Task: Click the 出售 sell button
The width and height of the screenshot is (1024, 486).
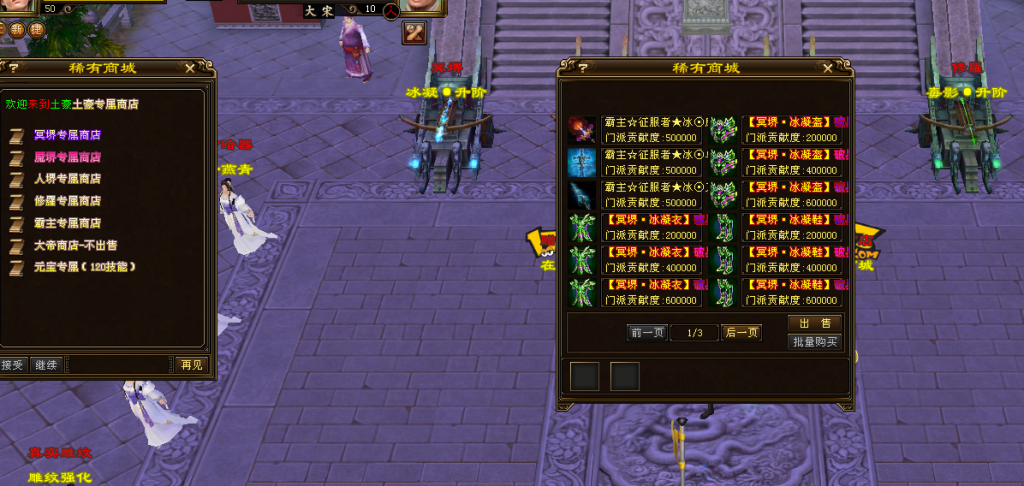Action: point(814,324)
